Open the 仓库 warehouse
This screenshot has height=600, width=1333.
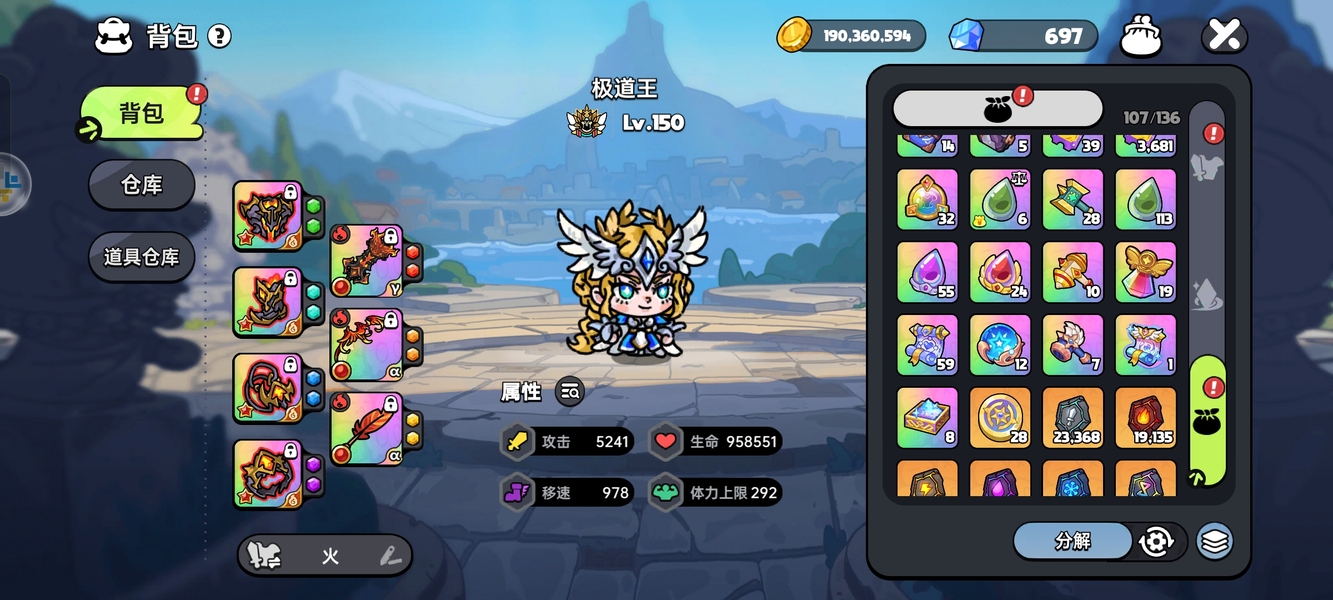[141, 185]
